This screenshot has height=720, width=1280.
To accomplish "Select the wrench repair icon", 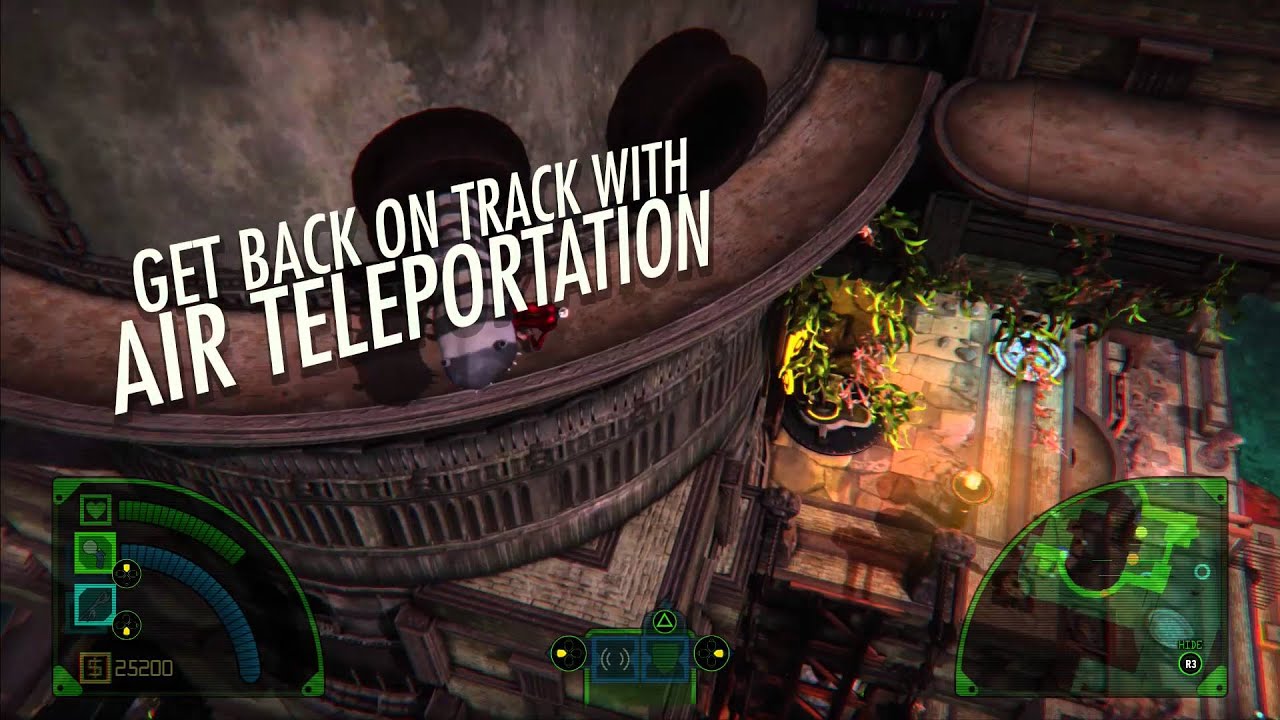I will (95, 602).
